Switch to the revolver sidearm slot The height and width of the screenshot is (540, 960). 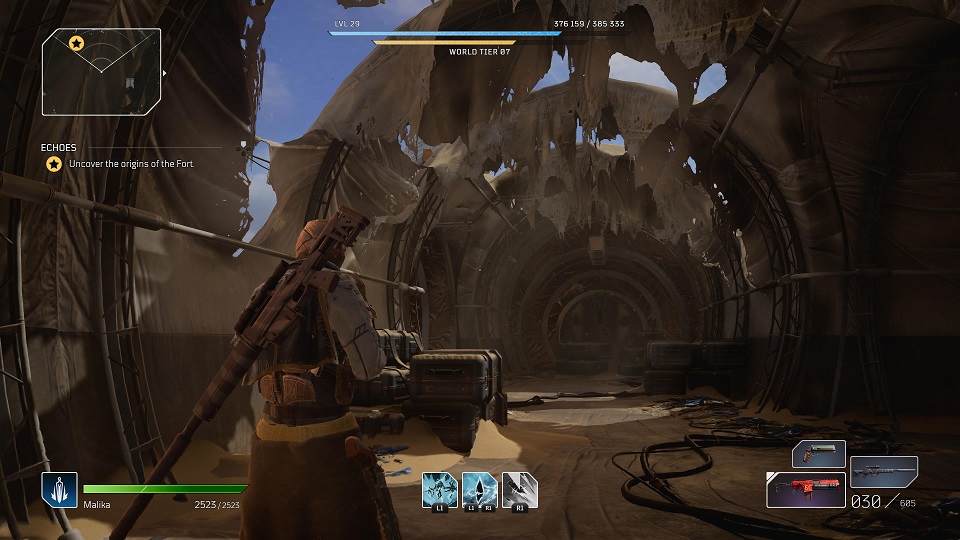tap(819, 454)
